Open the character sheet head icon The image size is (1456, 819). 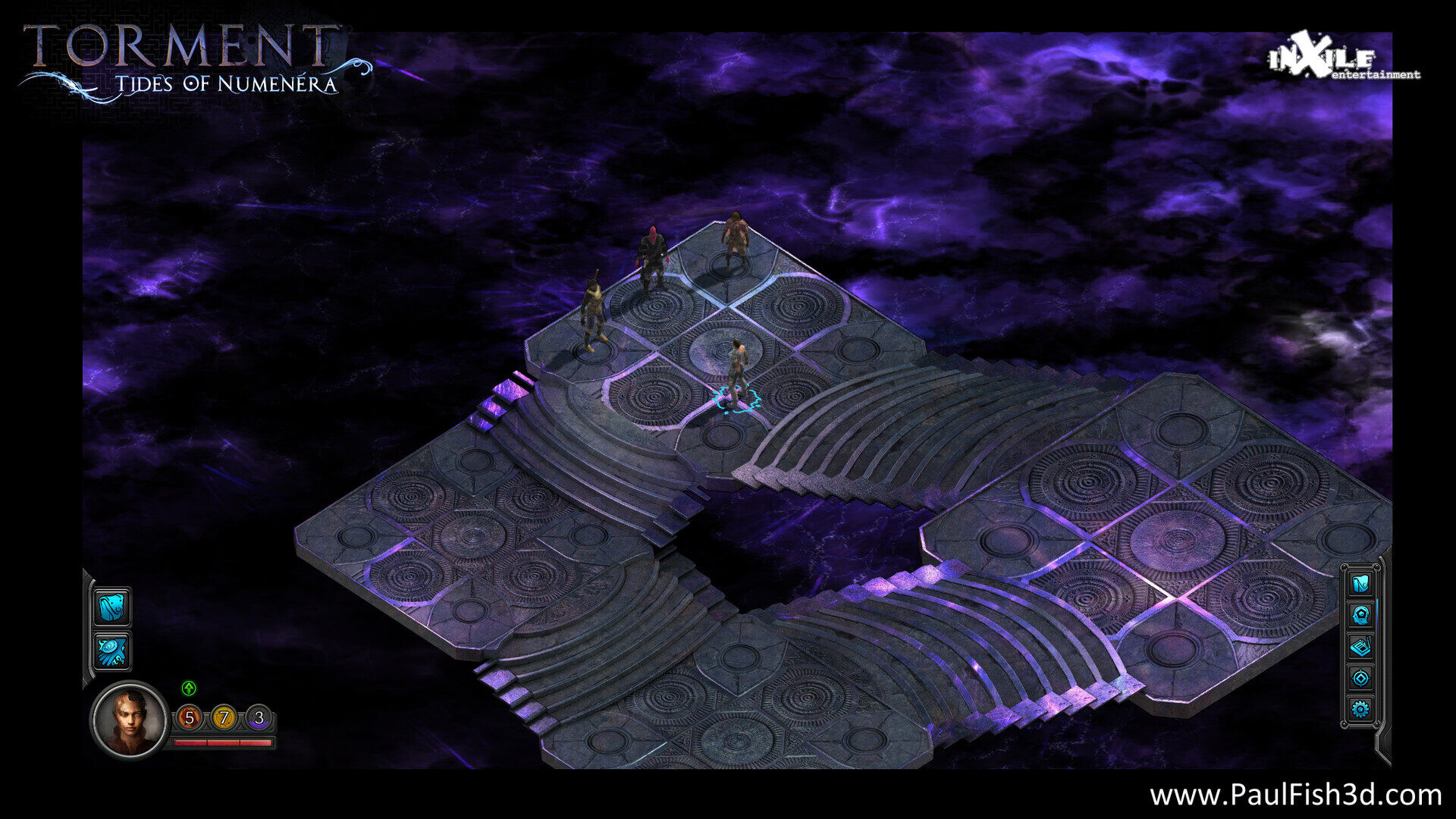pyautogui.click(x=1360, y=616)
